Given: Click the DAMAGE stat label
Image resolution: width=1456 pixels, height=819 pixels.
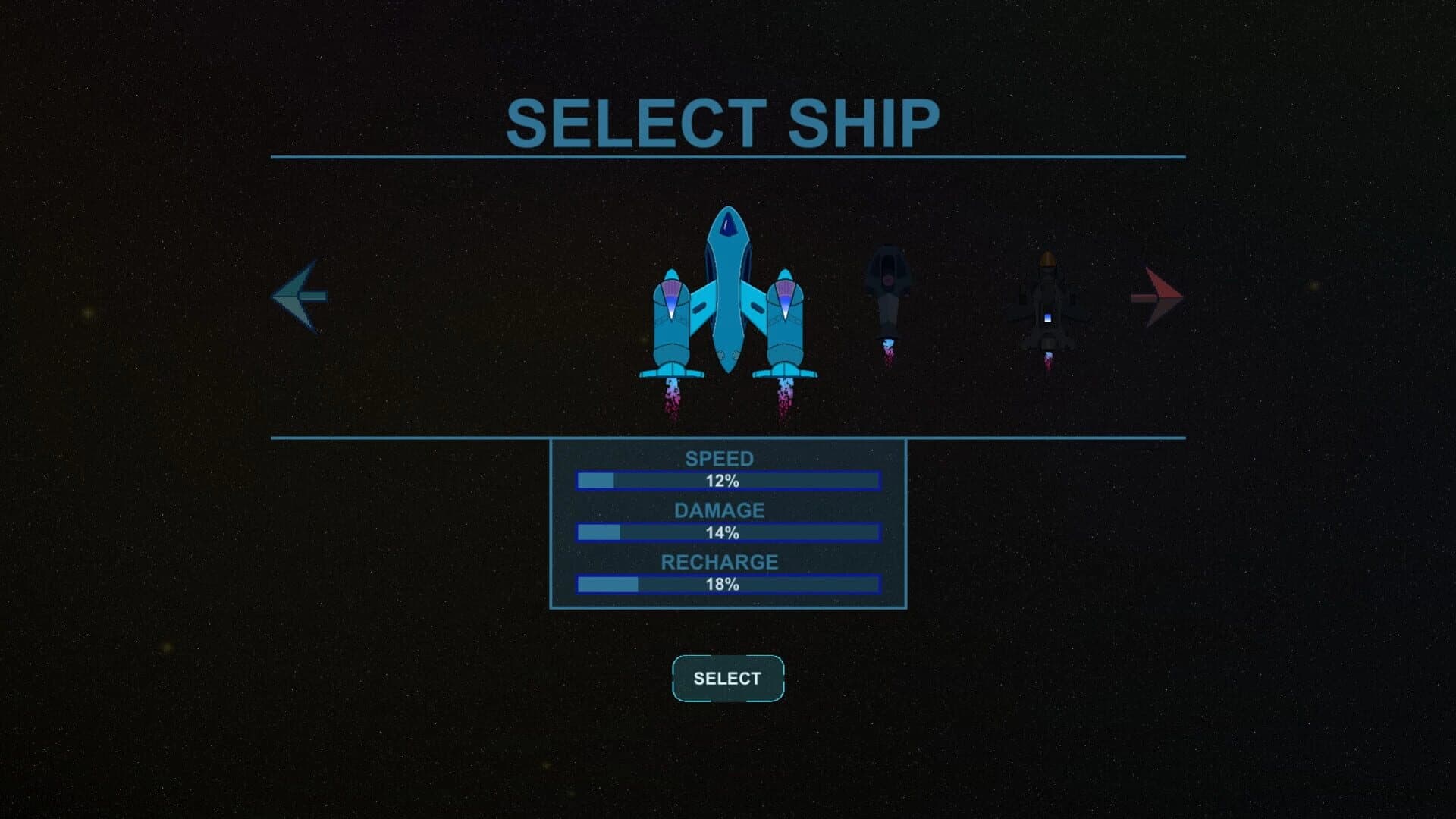Looking at the screenshot, I should [719, 510].
